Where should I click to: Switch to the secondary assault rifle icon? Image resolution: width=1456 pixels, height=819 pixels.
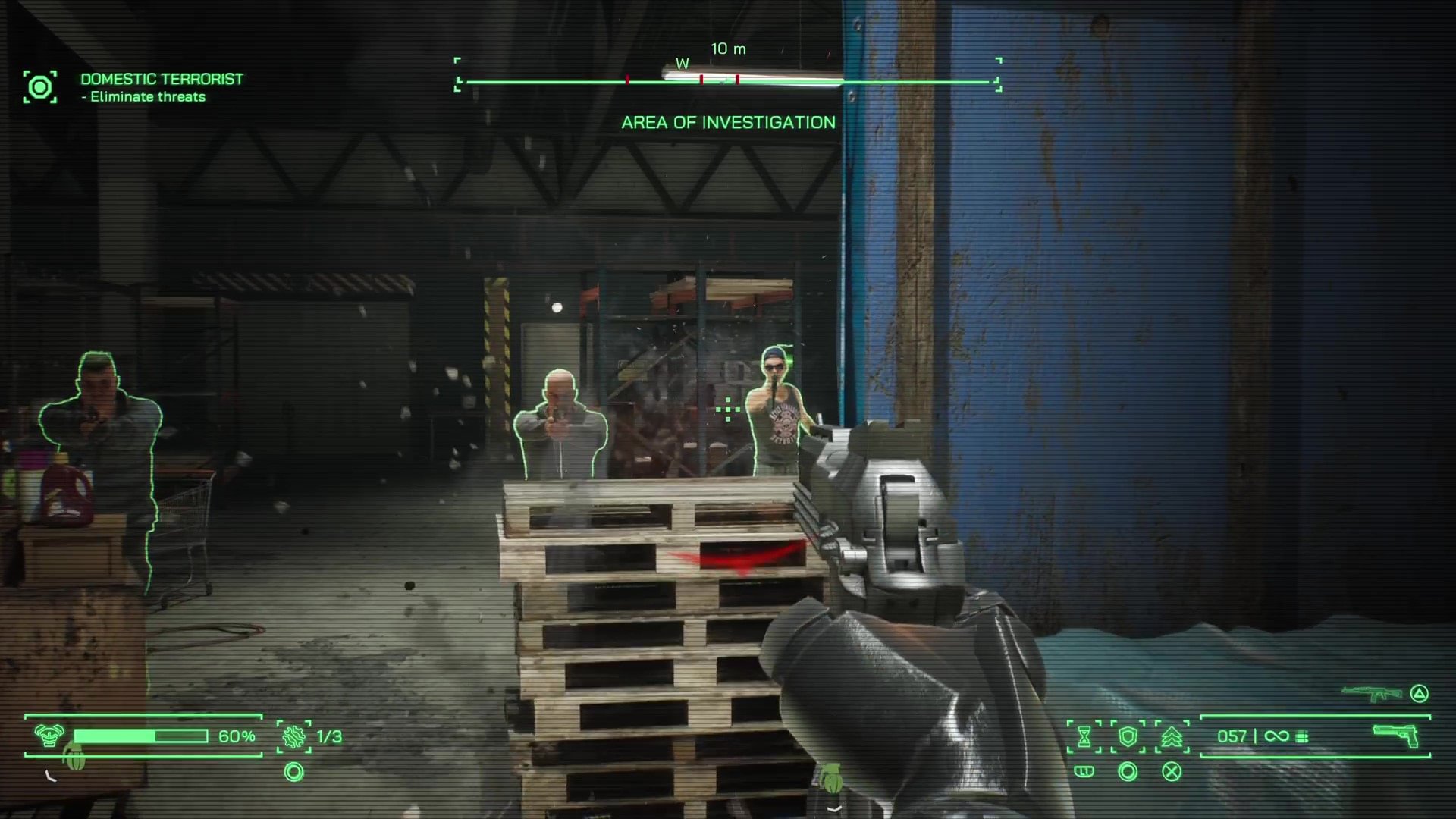point(1373,693)
